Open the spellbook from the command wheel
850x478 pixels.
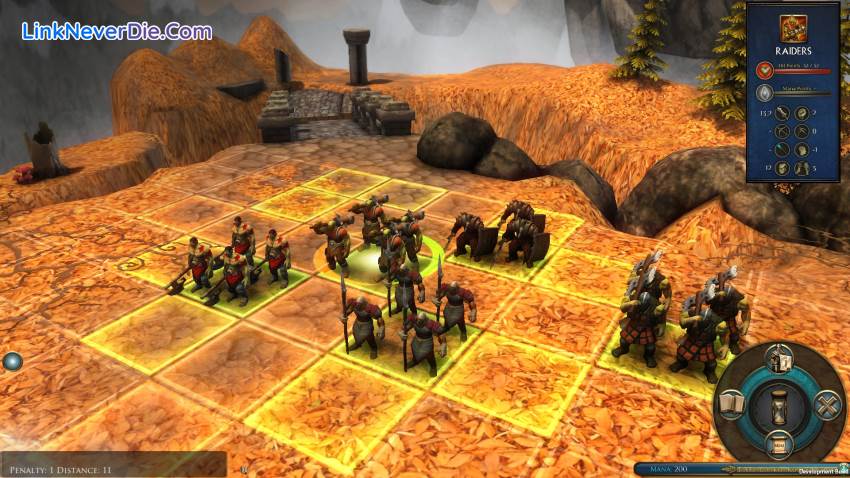[731, 403]
